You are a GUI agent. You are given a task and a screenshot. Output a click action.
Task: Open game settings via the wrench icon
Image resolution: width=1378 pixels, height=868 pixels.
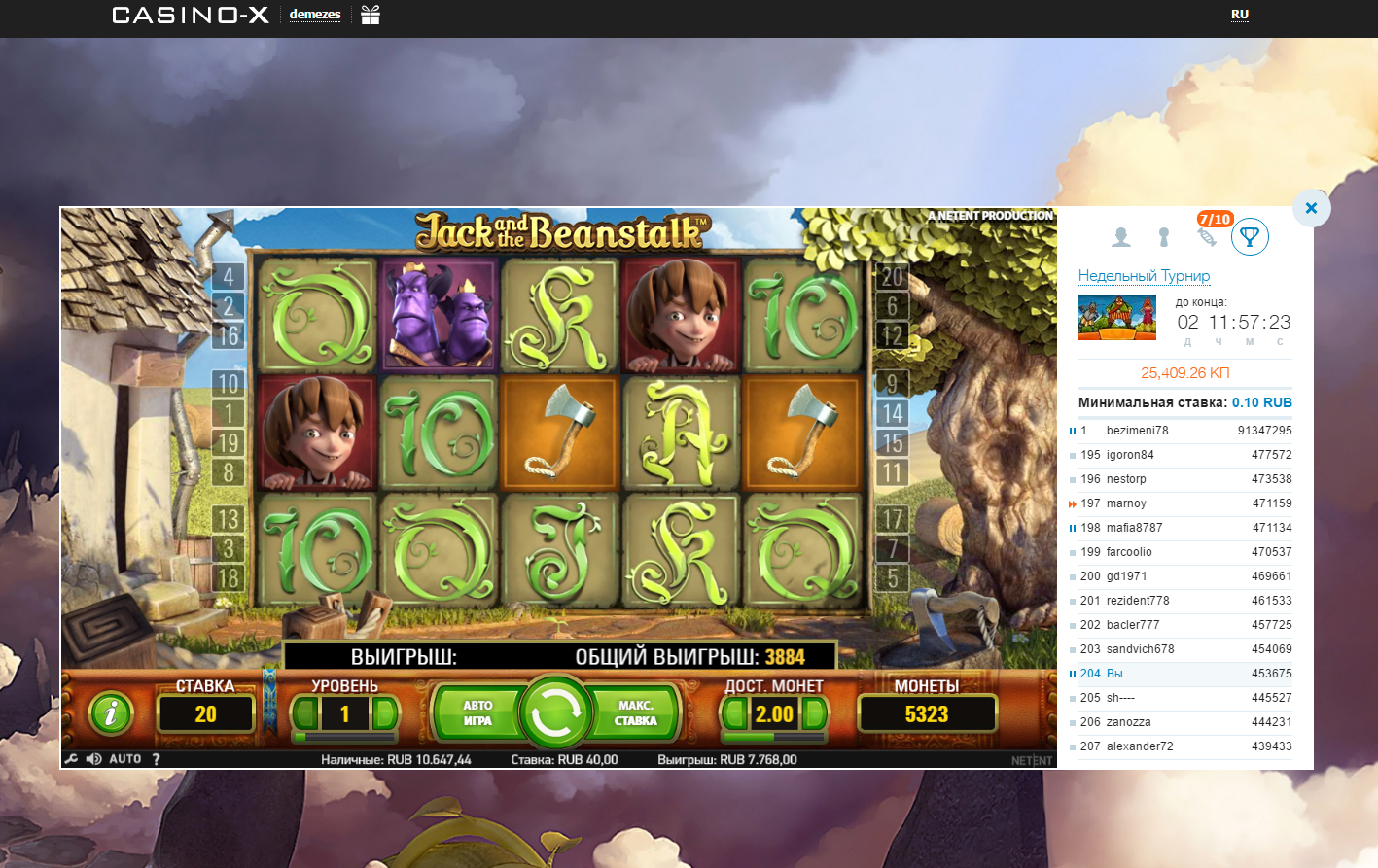tap(72, 758)
